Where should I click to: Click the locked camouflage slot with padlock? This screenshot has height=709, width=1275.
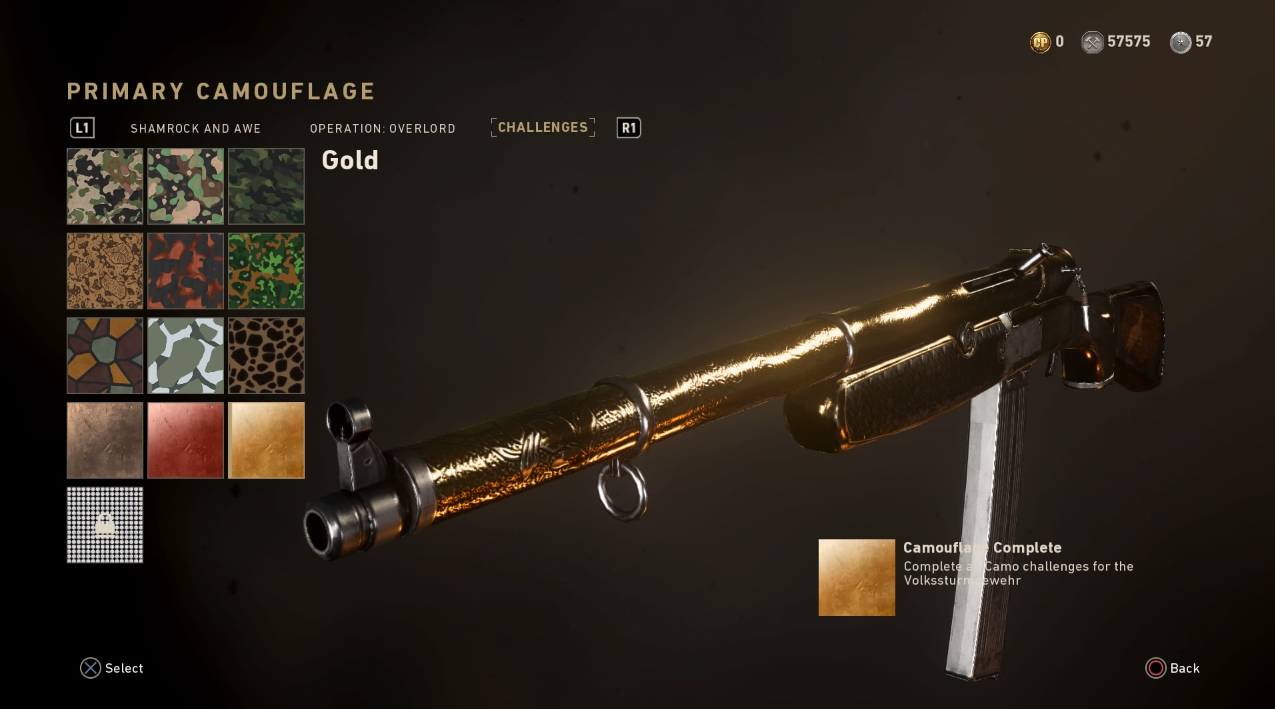click(x=105, y=525)
